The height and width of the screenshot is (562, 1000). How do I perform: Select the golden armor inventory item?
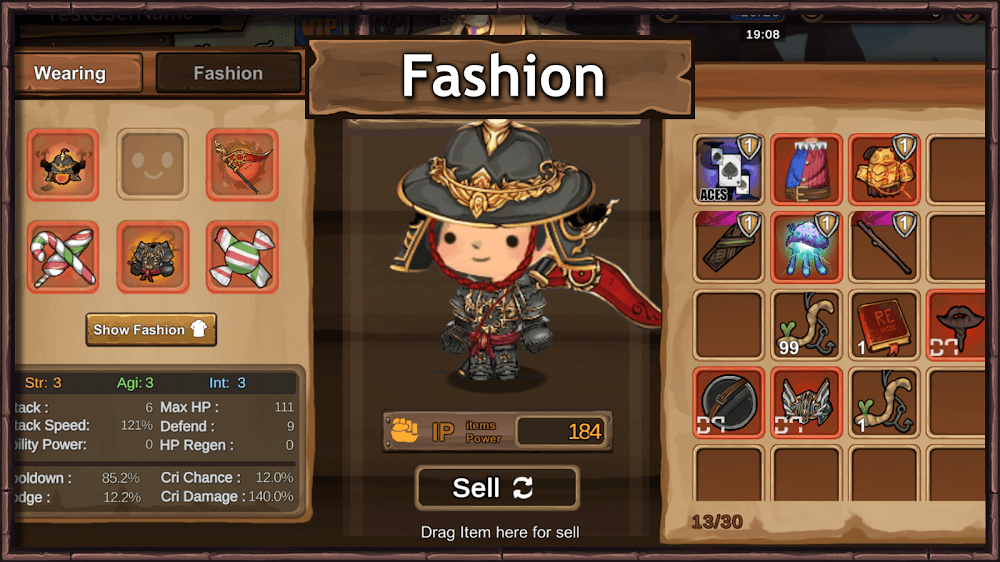coord(884,169)
